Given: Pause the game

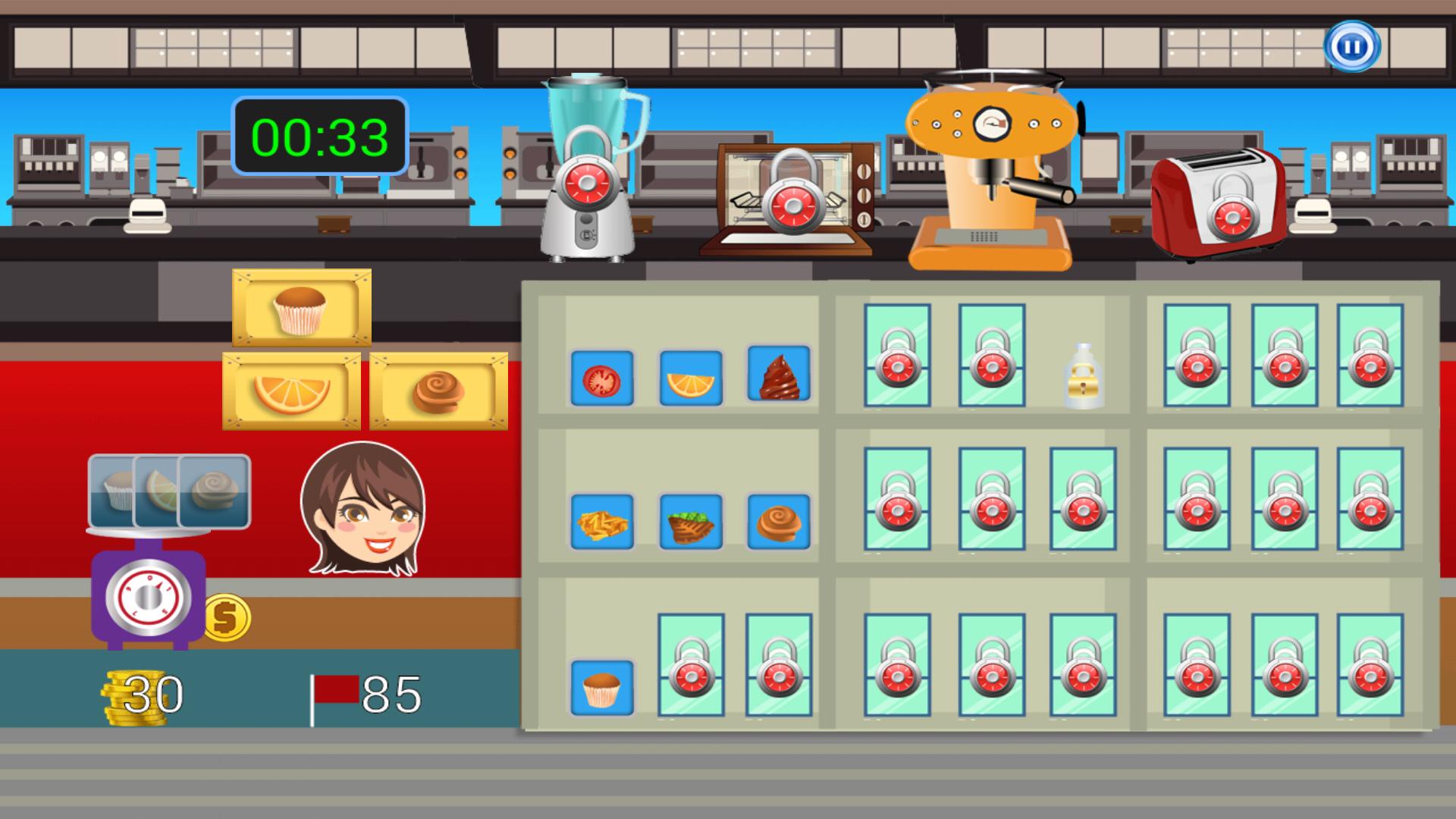Looking at the screenshot, I should click(1352, 48).
